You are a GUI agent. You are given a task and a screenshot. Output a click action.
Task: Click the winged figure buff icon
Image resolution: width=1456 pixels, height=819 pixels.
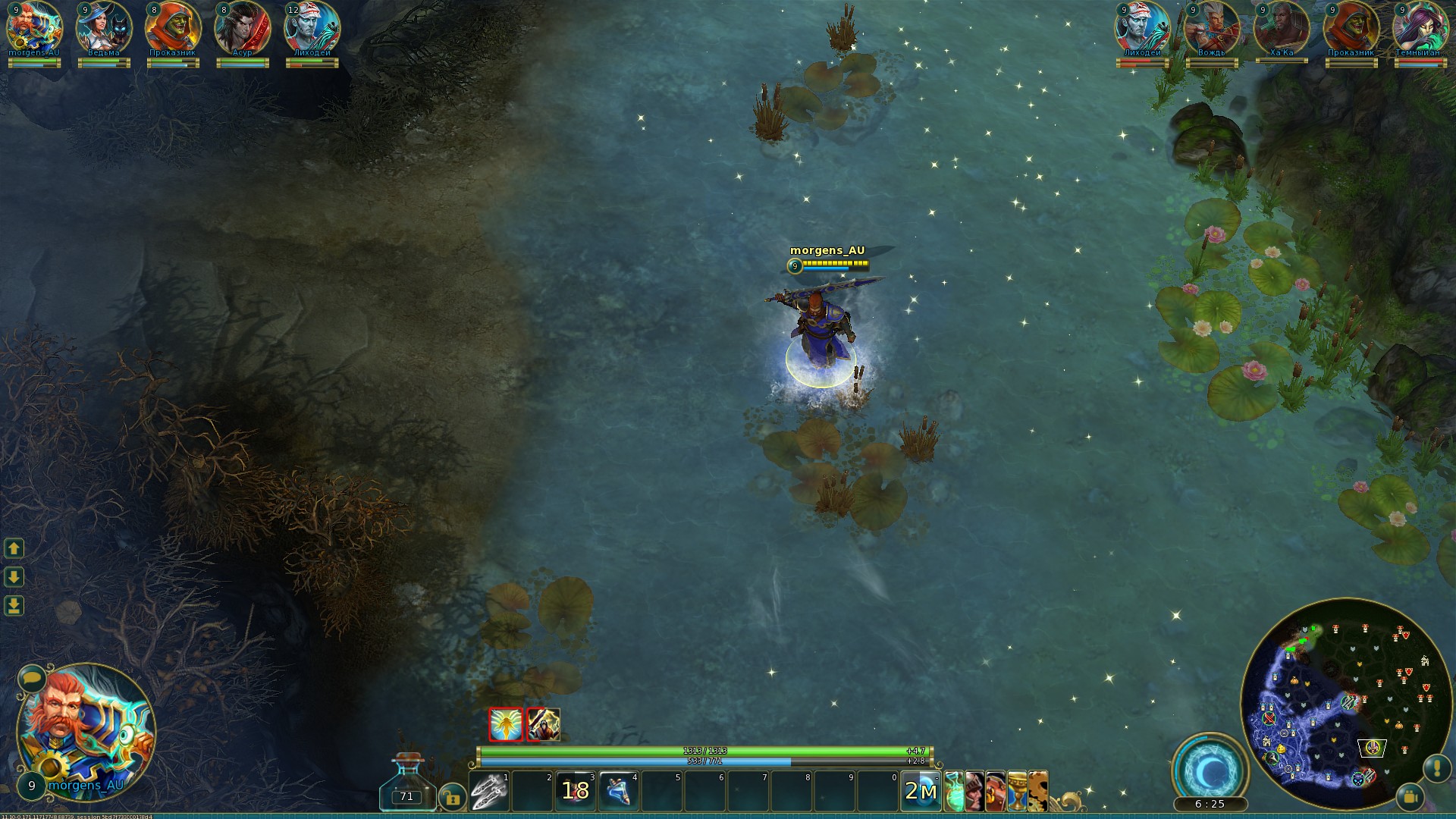tap(506, 724)
